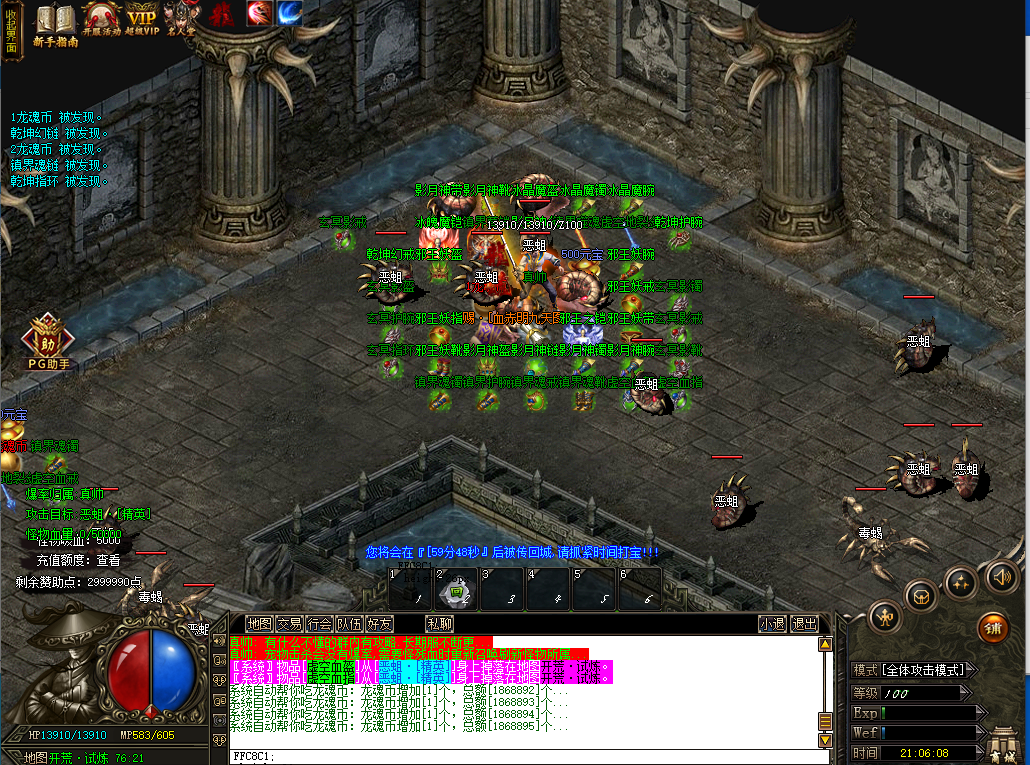Open the 地图 map button

(259, 624)
